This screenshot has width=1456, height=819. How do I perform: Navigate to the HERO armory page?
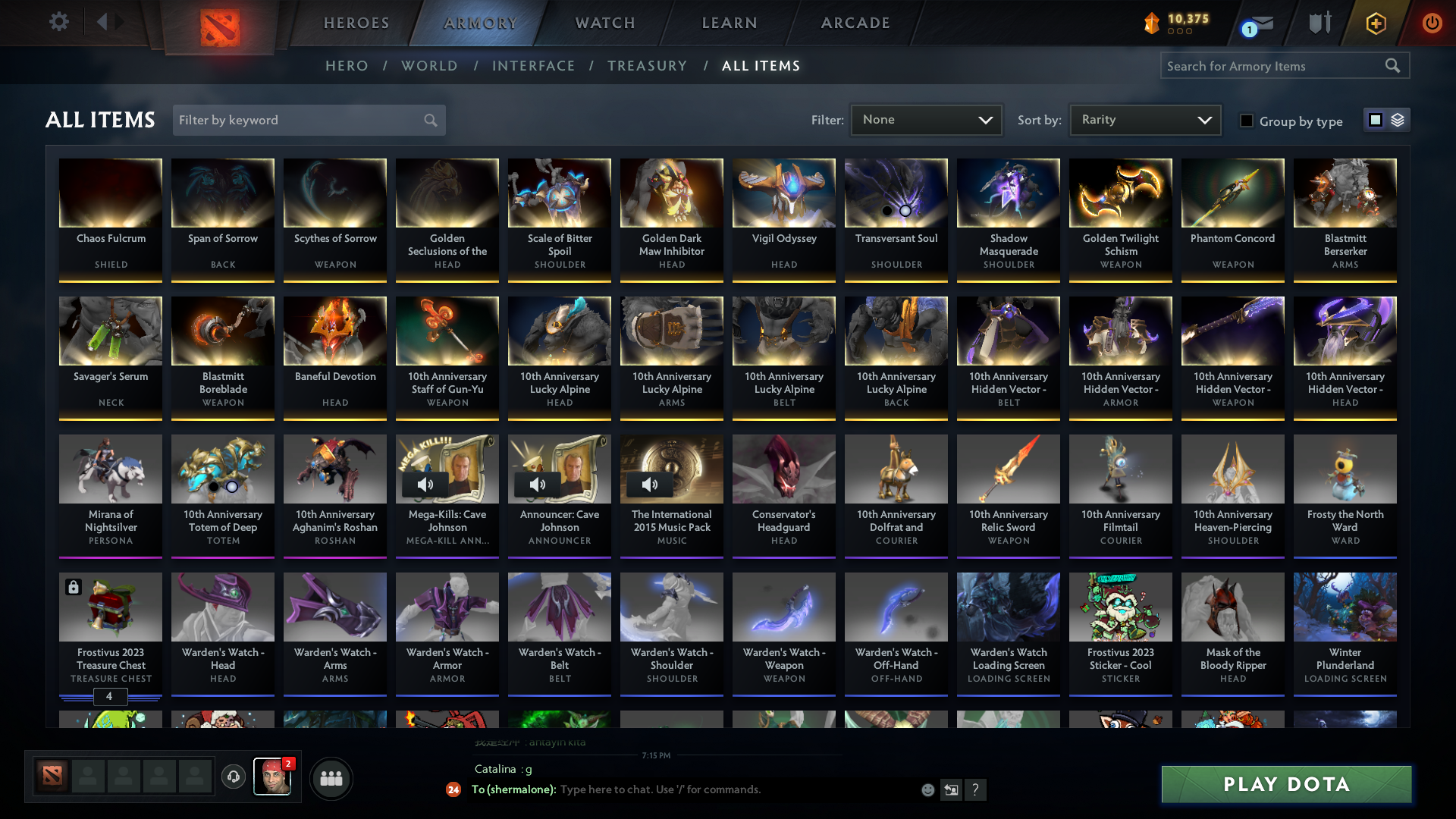(x=347, y=66)
